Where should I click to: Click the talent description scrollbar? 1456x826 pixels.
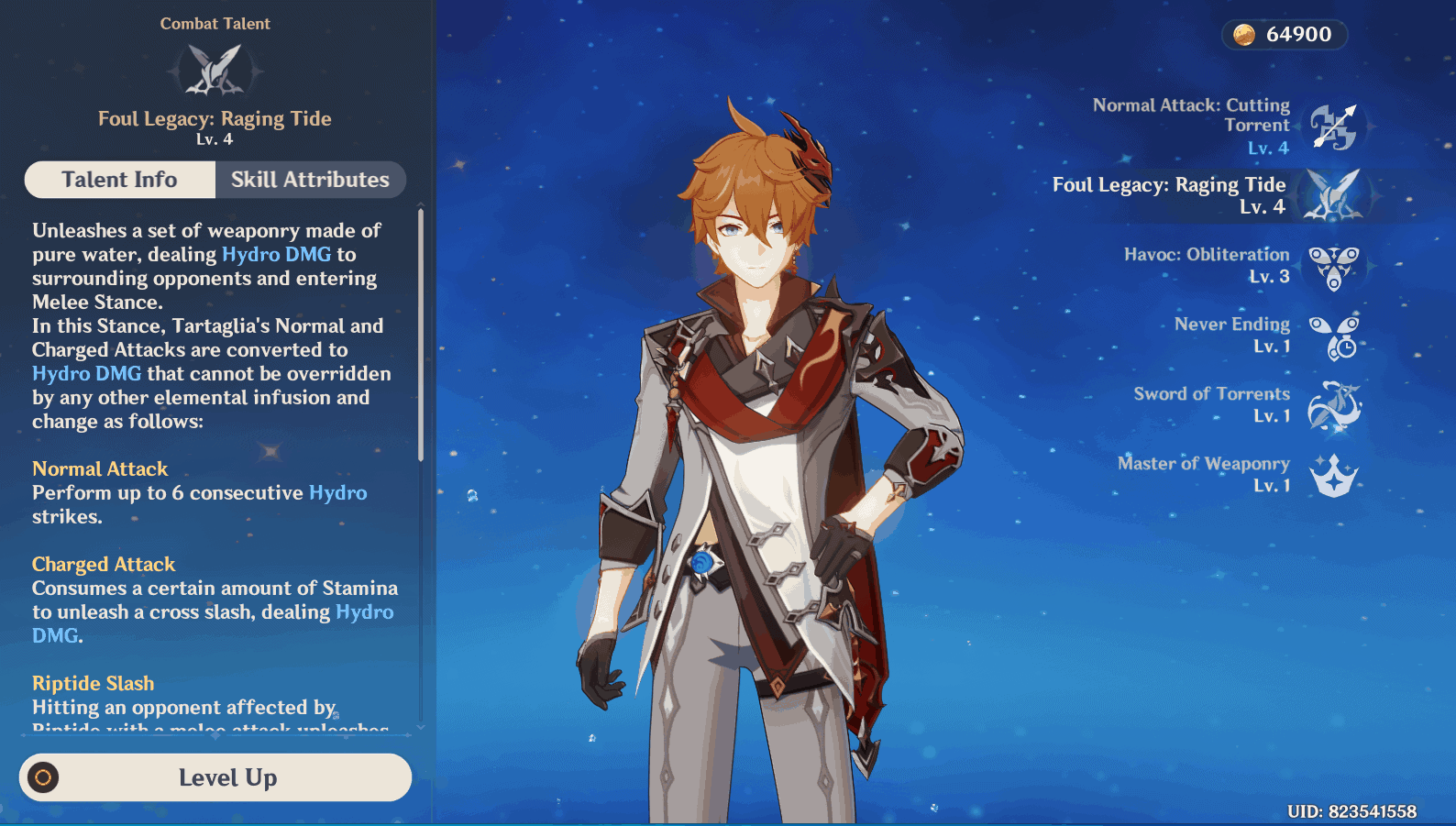pyautogui.click(x=421, y=335)
